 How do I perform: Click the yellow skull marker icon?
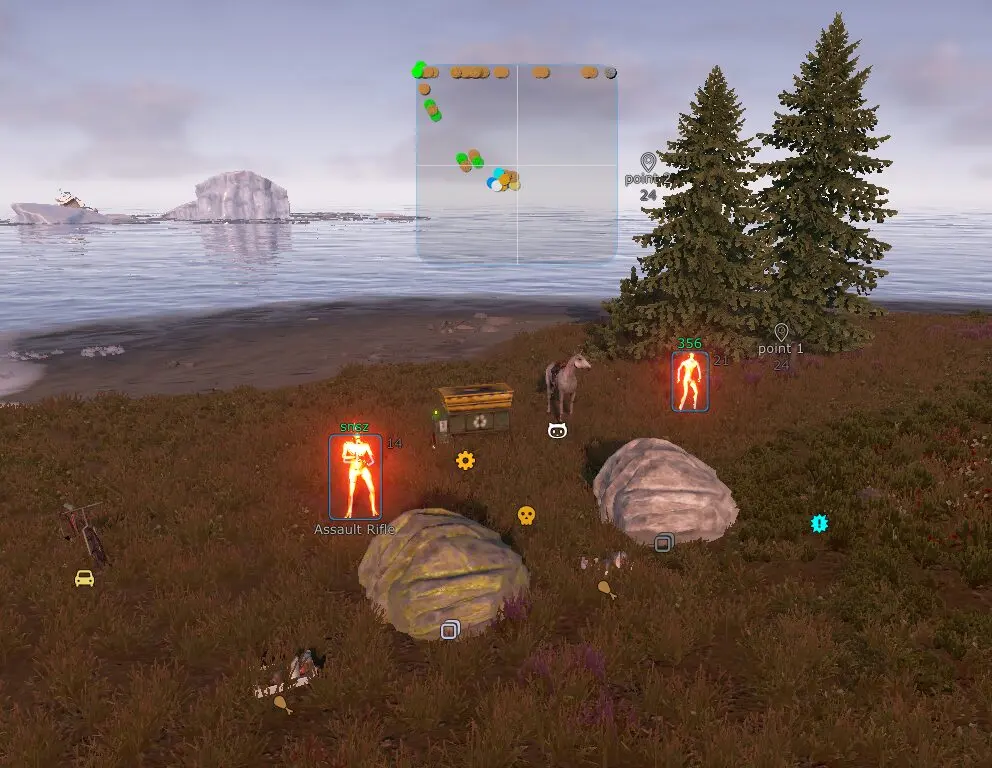point(526,515)
